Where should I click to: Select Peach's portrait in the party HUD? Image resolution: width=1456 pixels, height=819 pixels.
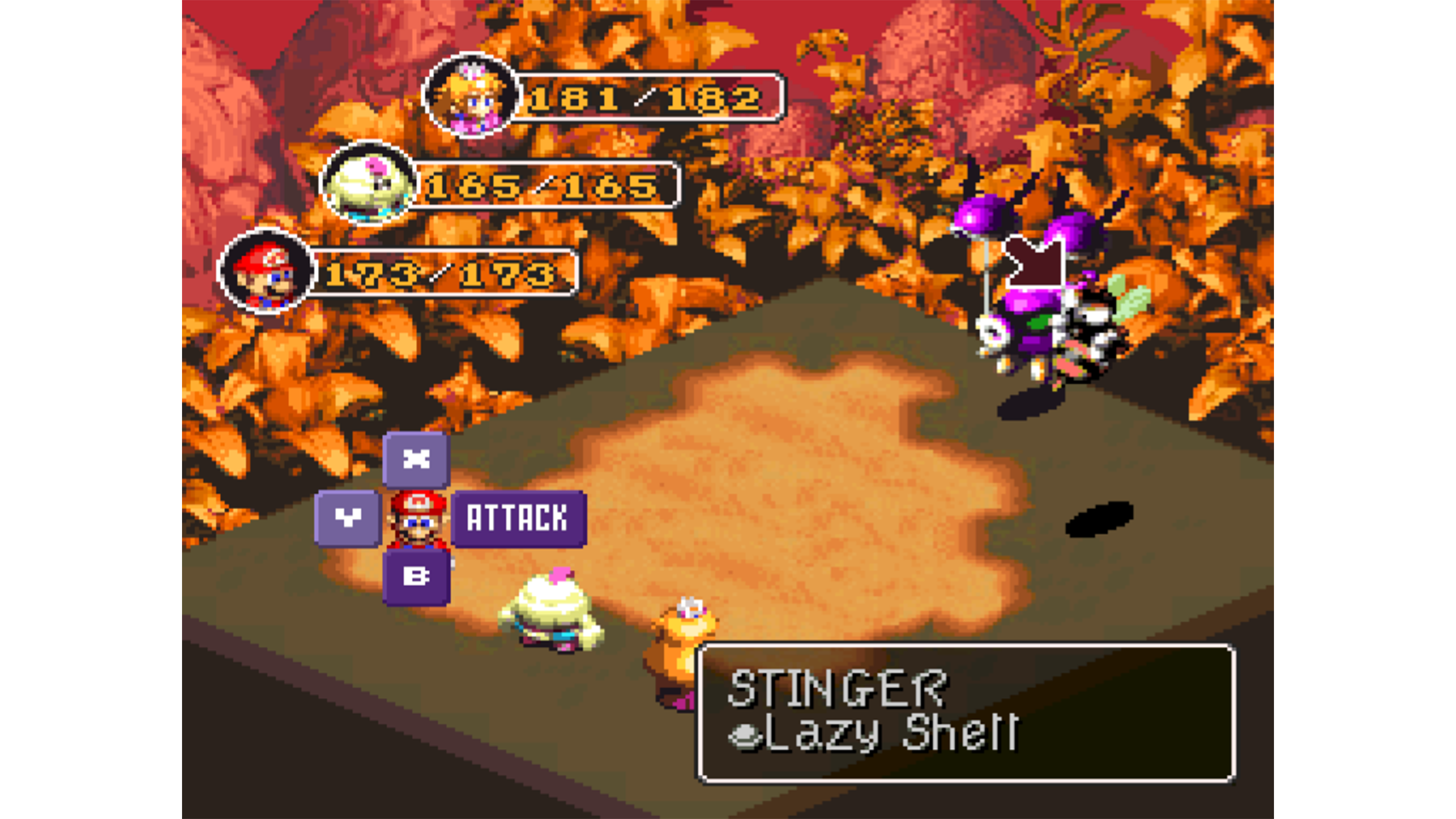(471, 95)
